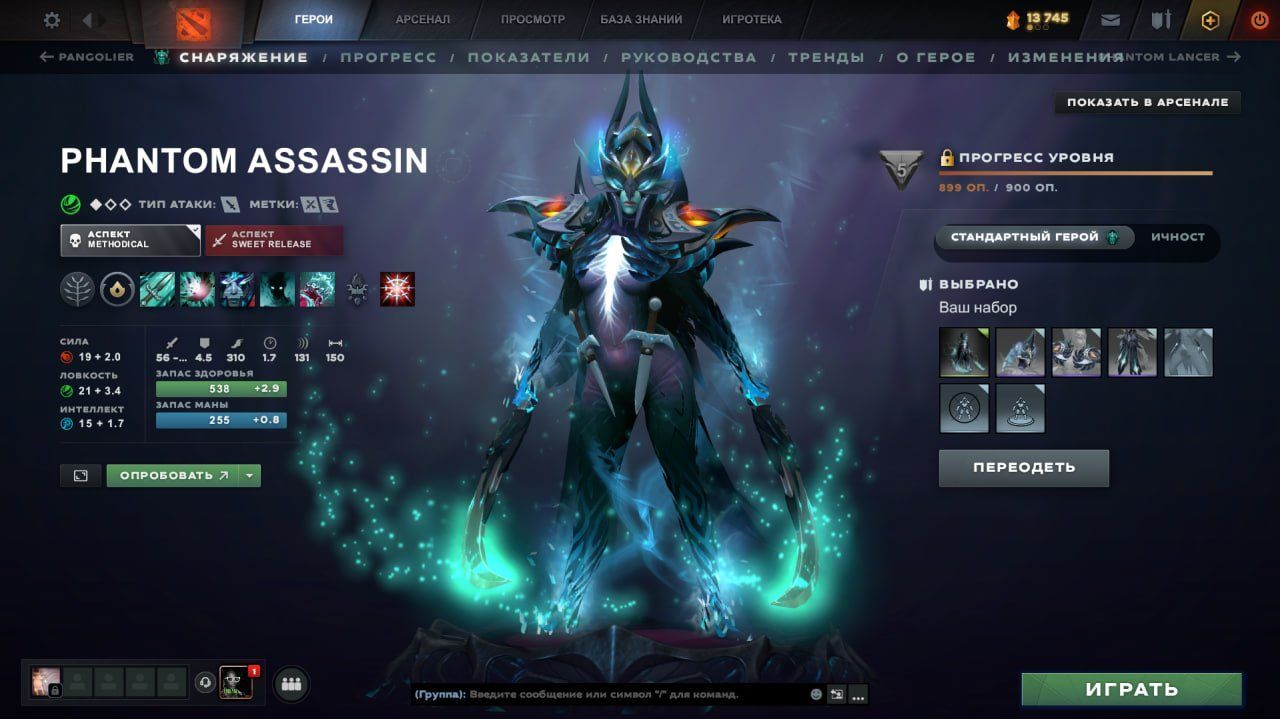Open the mail envelope icon
Image resolution: width=1280 pixels, height=719 pixels.
click(1110, 20)
